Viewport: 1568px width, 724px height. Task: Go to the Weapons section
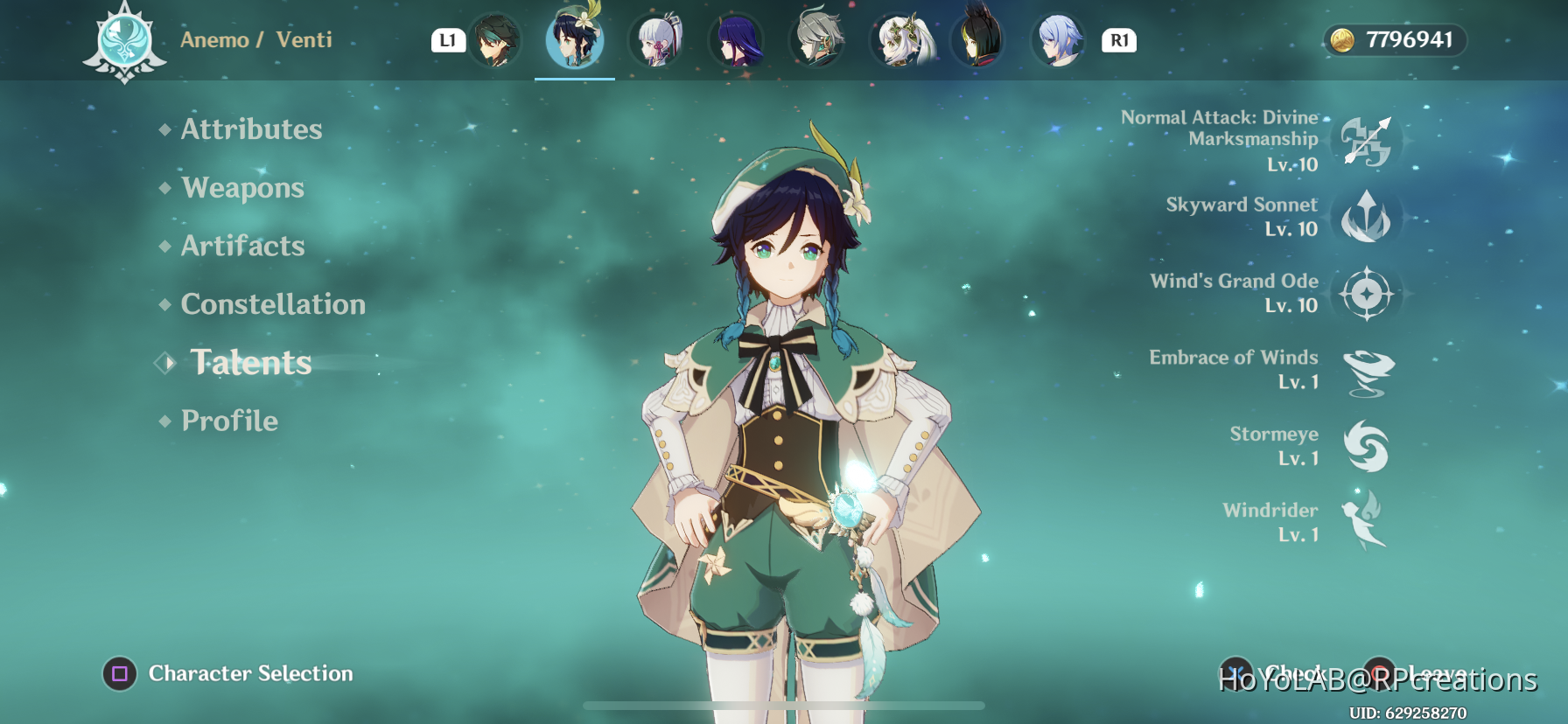(x=242, y=188)
